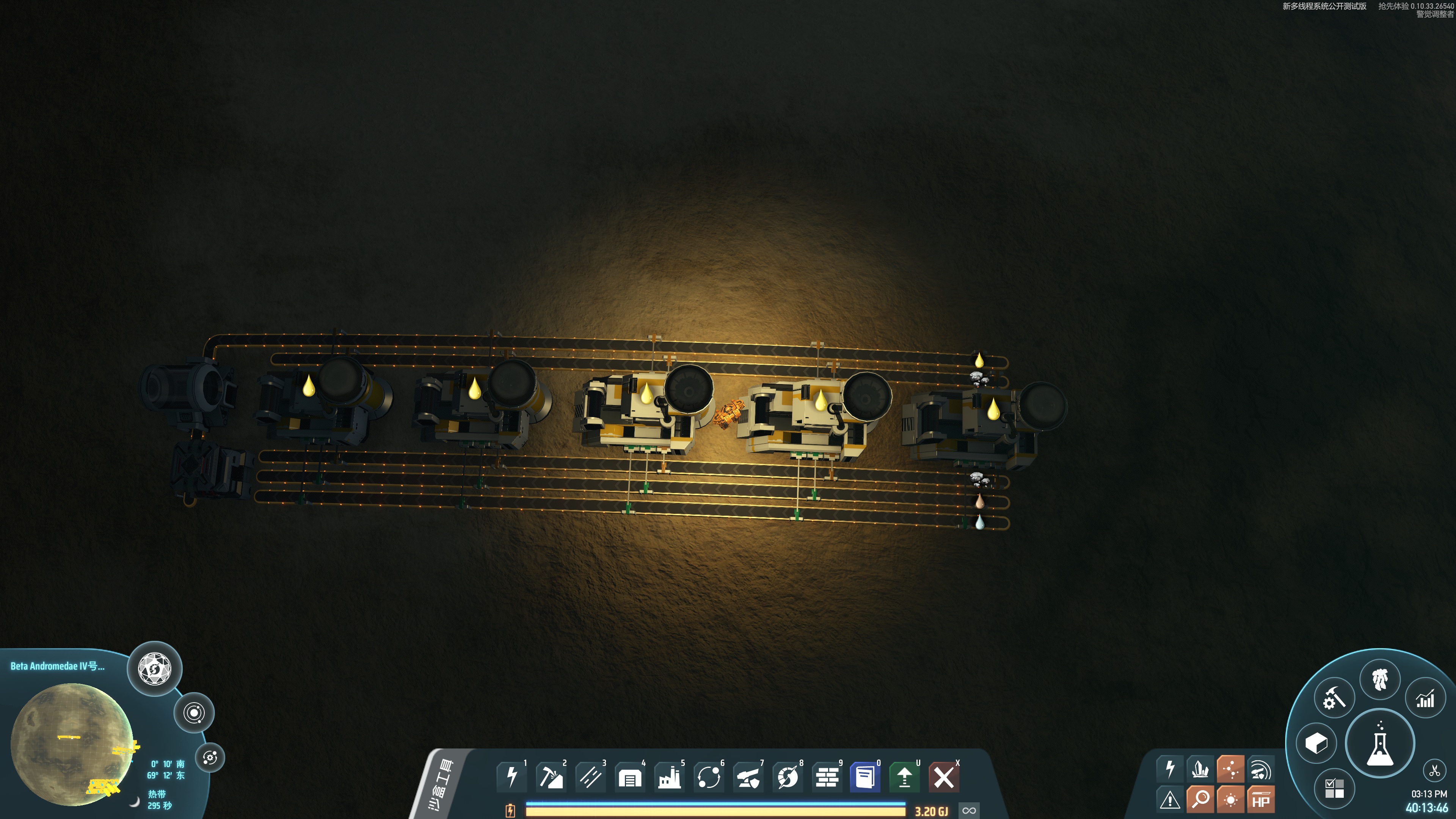Select the red X dismantle tool
This screenshot has width=1456, height=819.
943,777
